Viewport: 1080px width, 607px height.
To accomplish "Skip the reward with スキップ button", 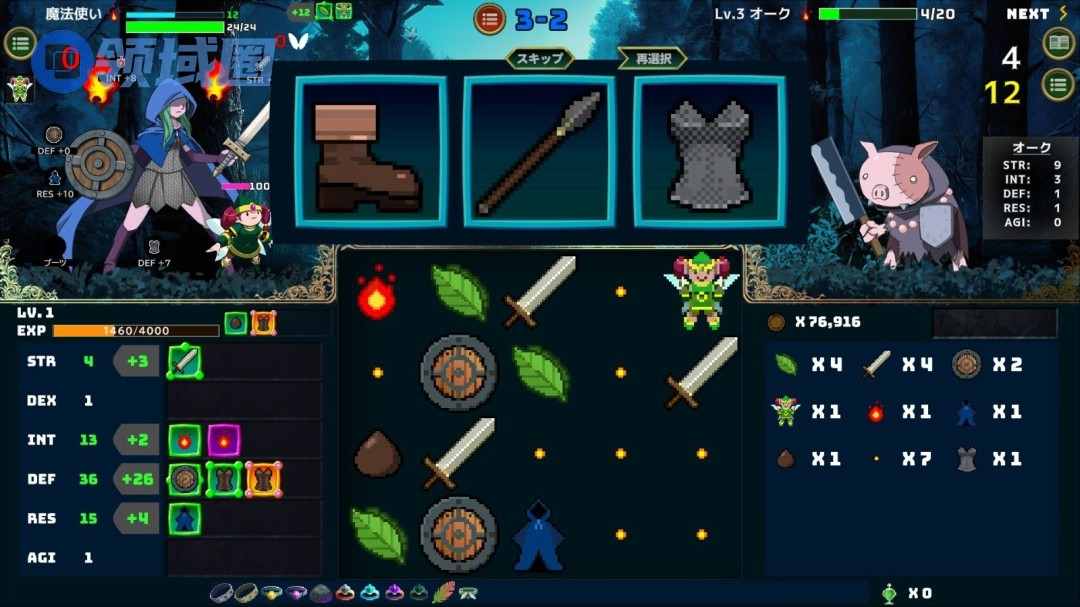I will pos(539,59).
